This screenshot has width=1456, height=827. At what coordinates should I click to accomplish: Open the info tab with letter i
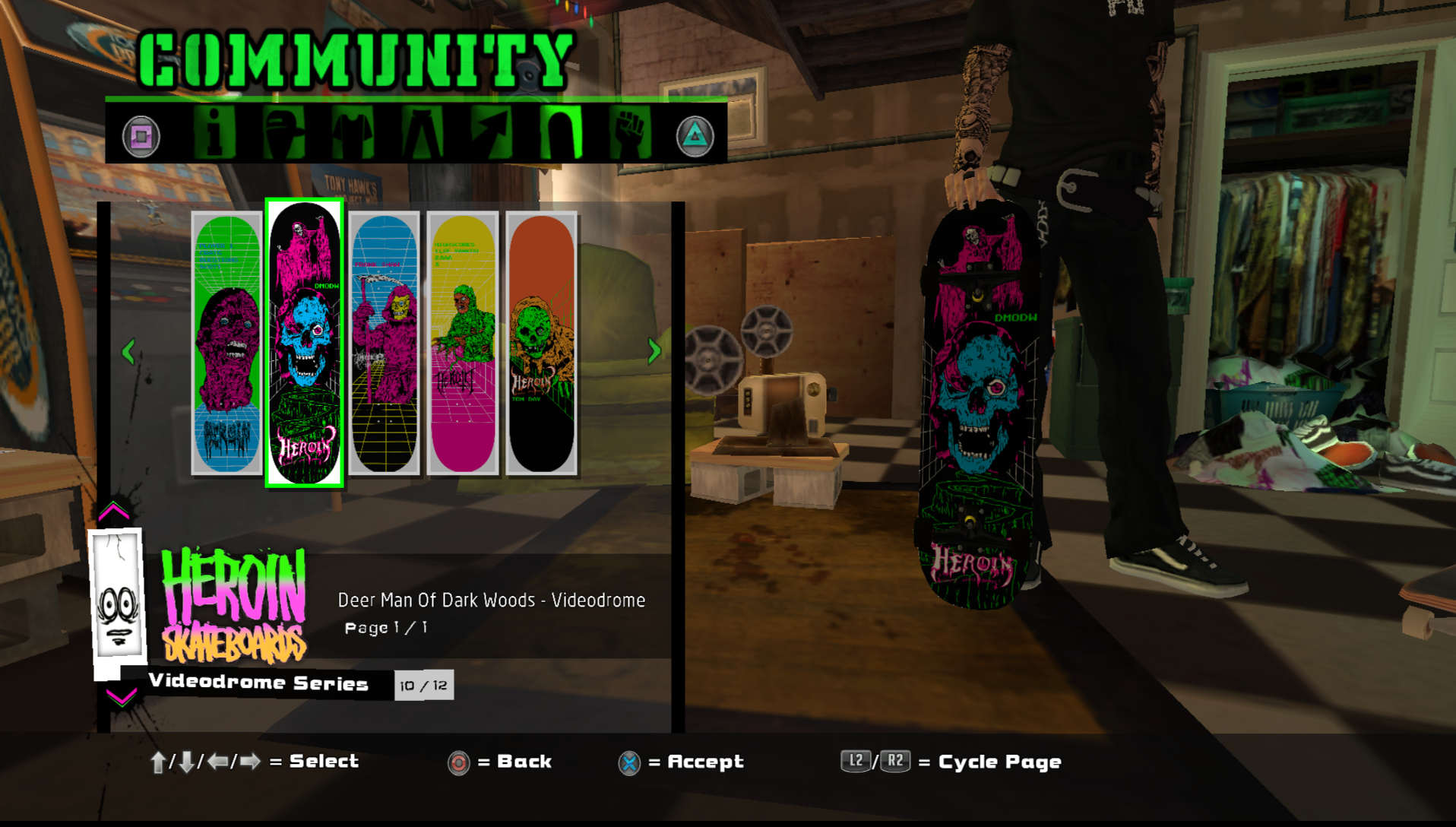(214, 134)
